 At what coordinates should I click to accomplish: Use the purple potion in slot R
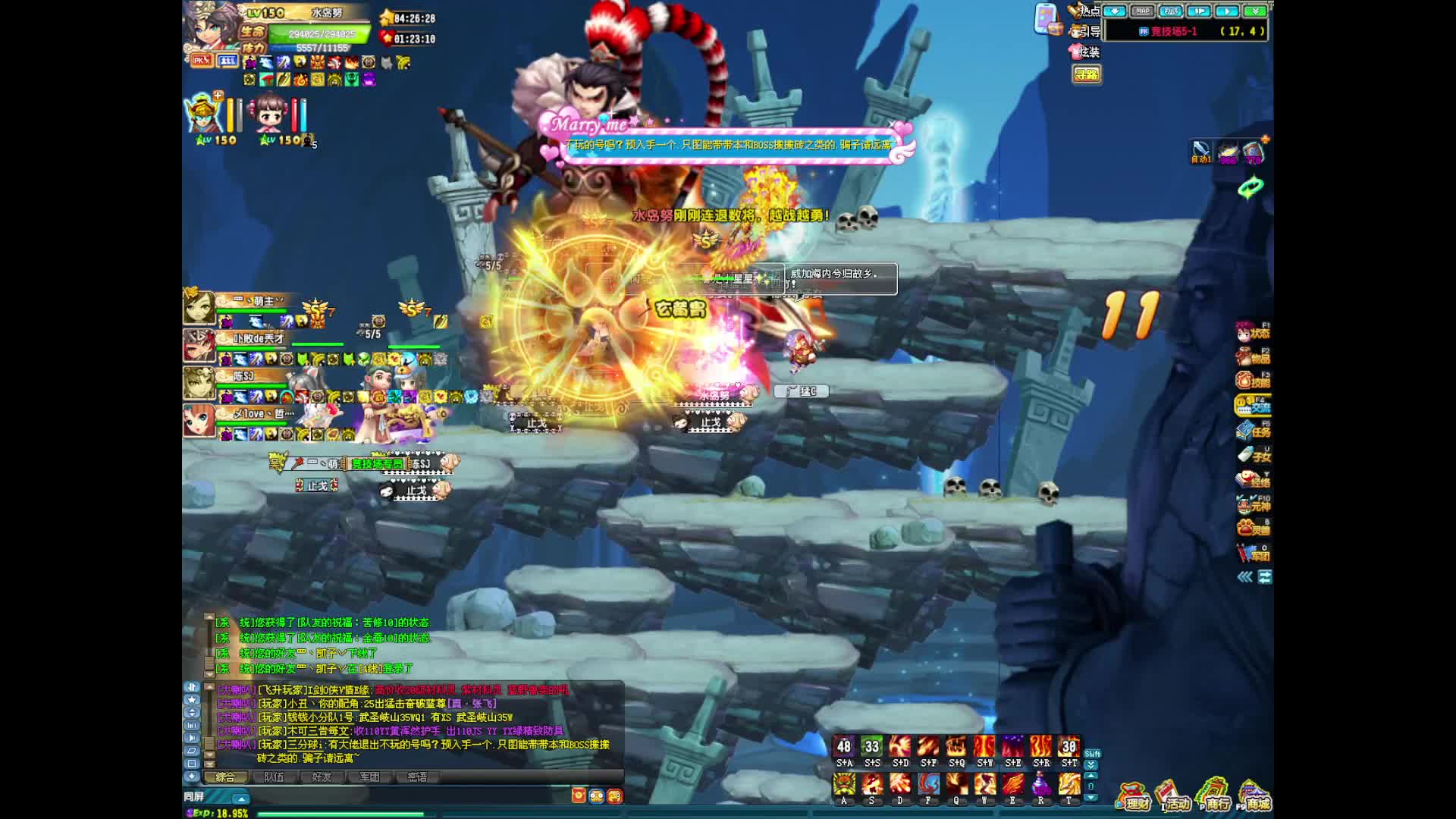point(1040,784)
